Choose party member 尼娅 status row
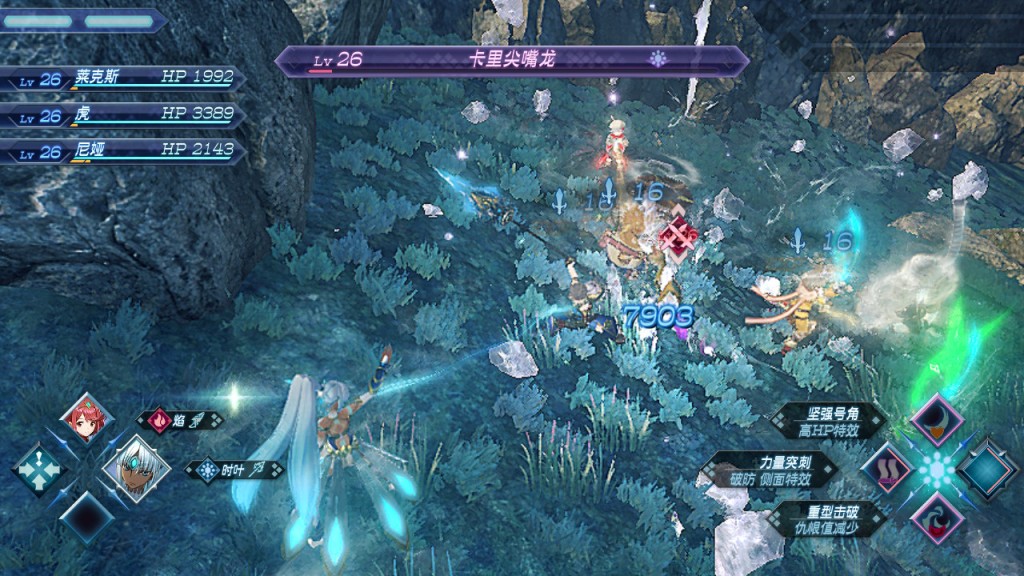The image size is (1024, 576). tap(120, 152)
